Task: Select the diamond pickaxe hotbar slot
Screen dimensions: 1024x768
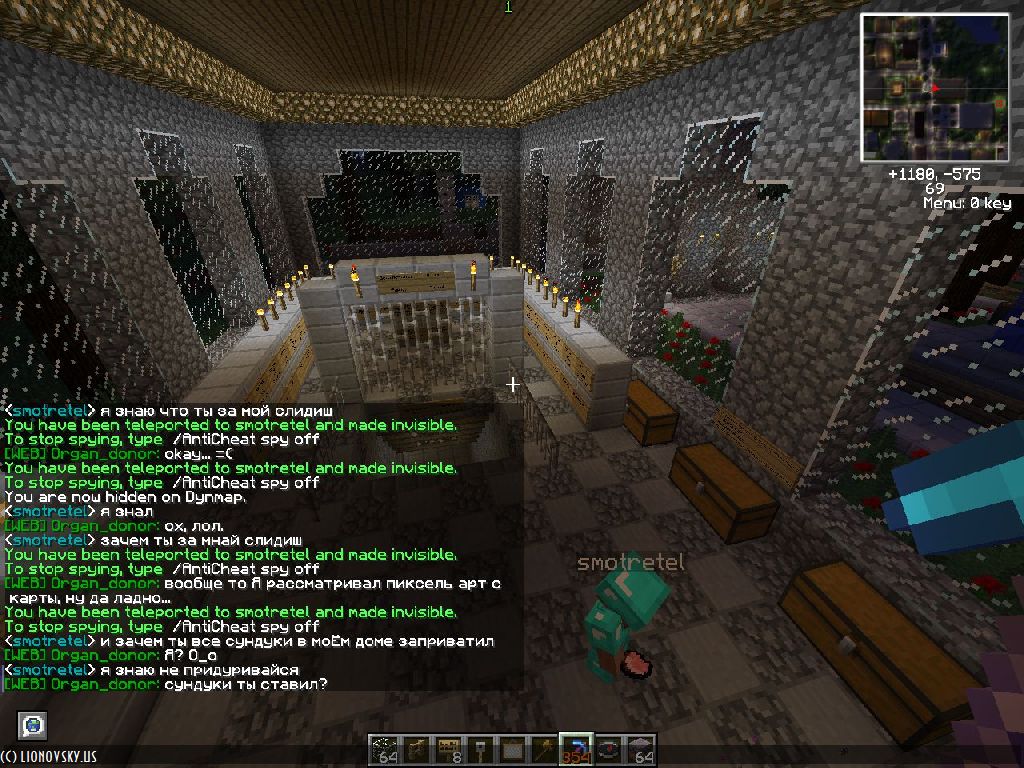Action: click(x=574, y=749)
